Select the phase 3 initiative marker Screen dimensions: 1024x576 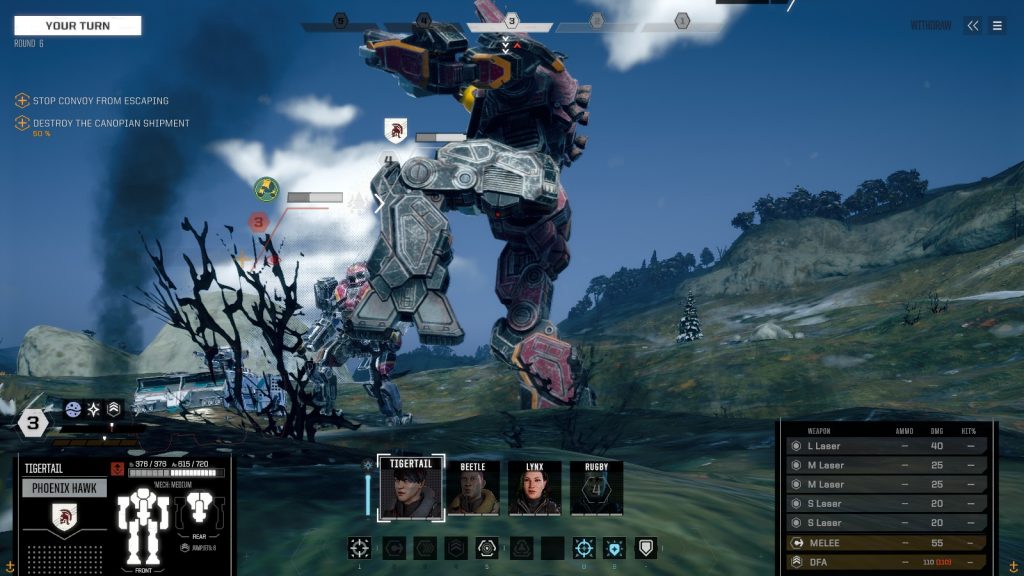511,21
